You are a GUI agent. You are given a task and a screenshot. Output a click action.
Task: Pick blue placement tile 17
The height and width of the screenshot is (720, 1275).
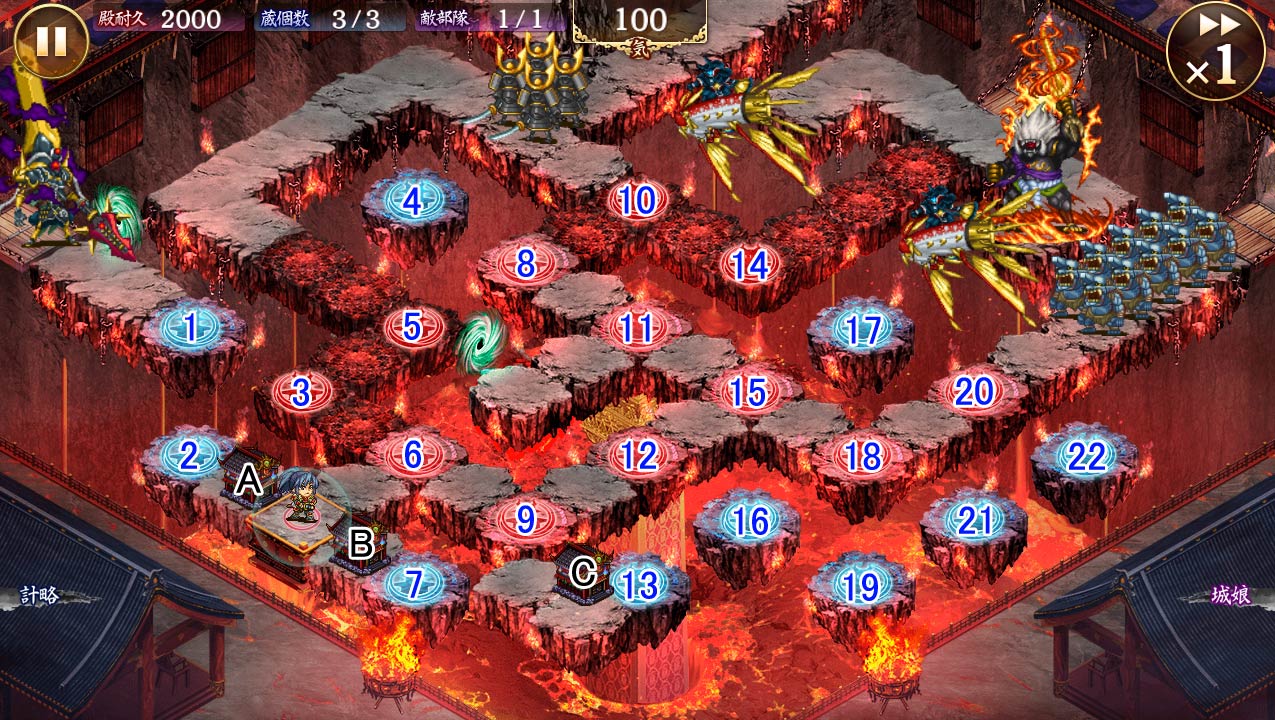point(862,330)
